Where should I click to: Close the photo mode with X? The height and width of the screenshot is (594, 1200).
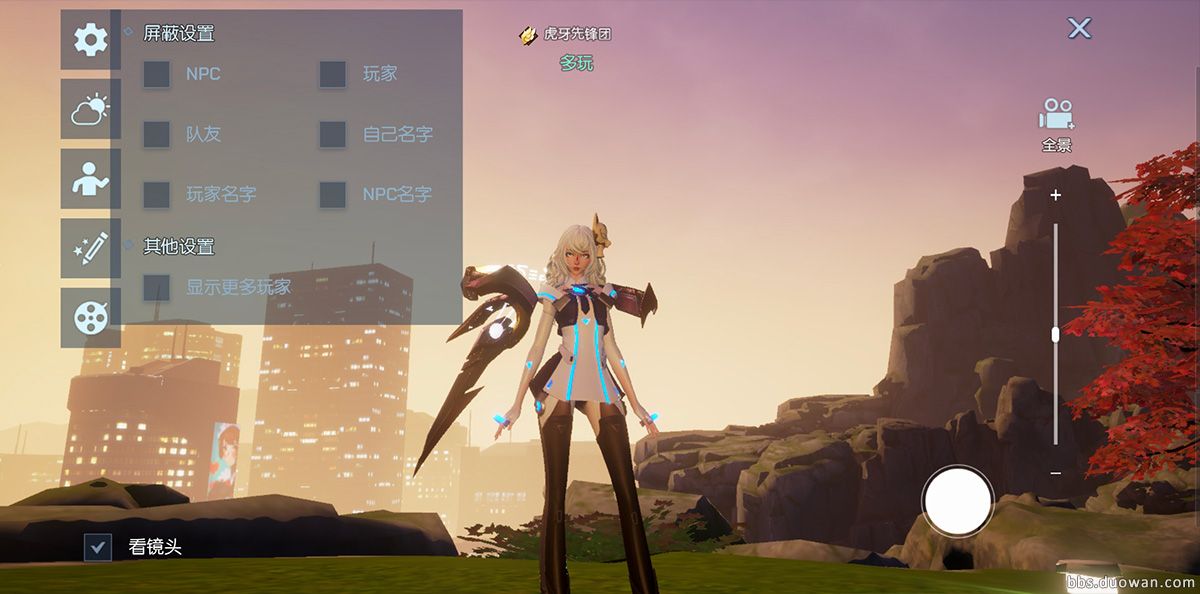pyautogui.click(x=1079, y=28)
